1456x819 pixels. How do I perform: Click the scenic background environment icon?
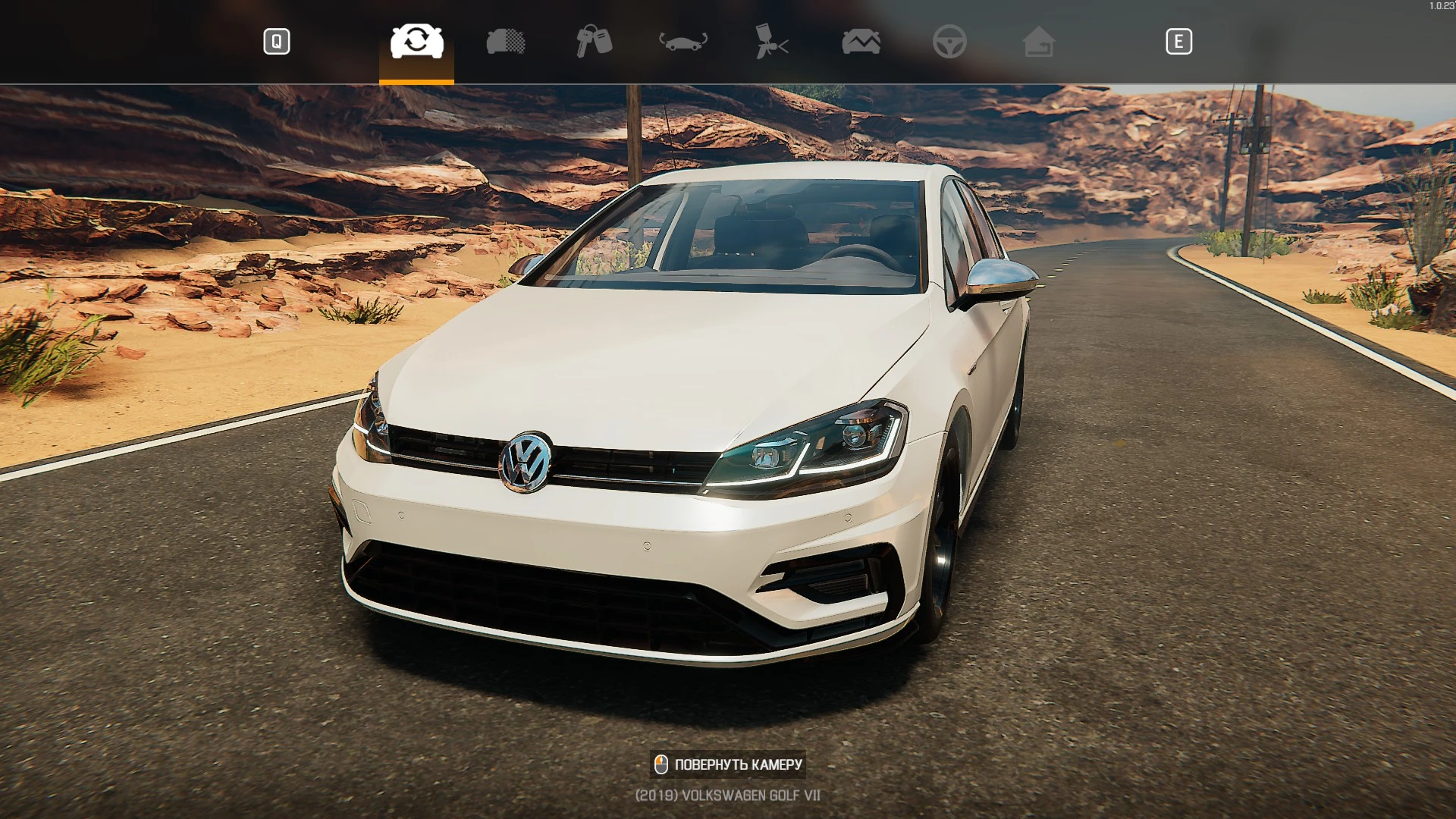[863, 42]
